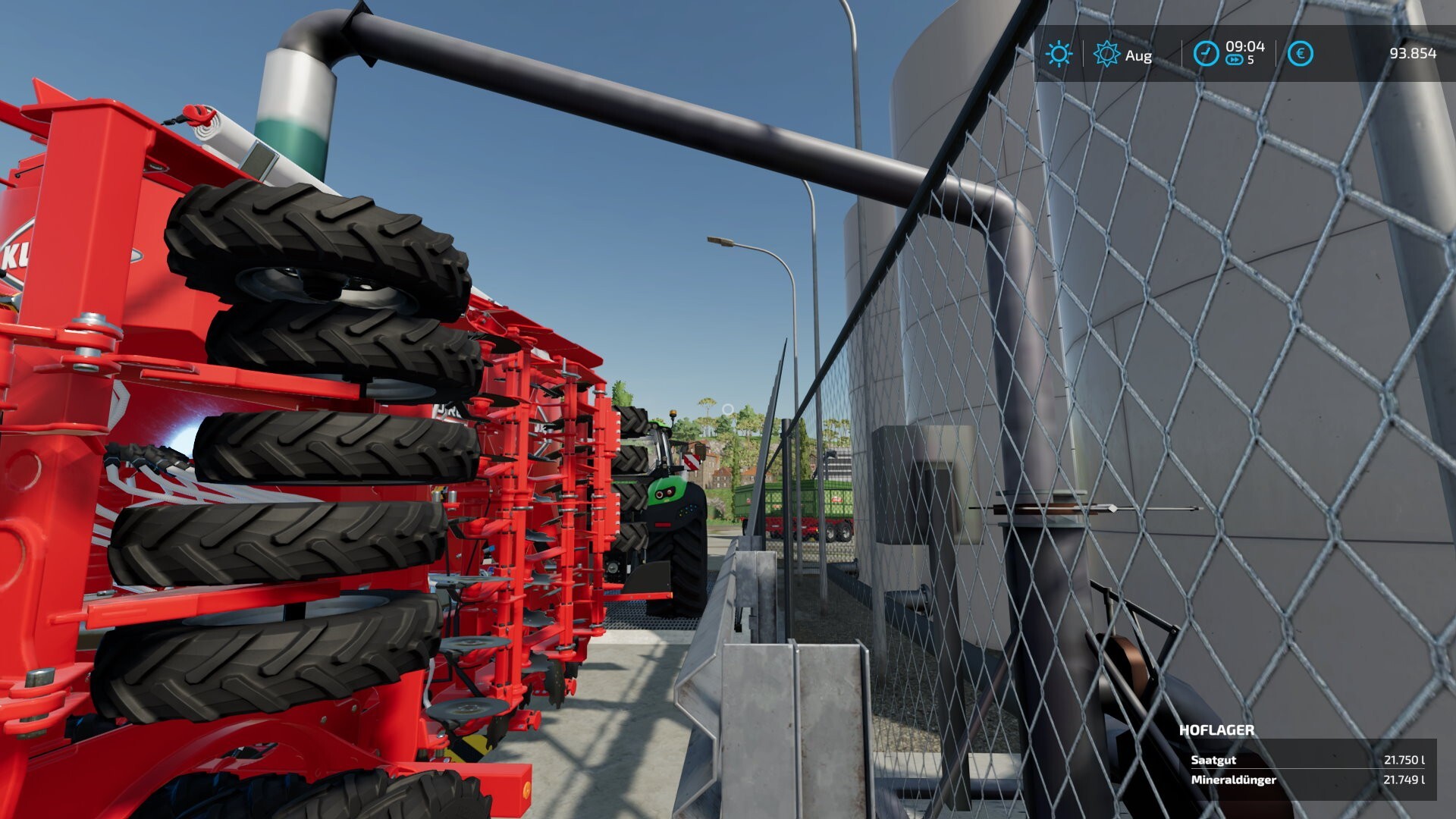1456x819 pixels.
Task: Click the euro money icon
Action: pos(1300,54)
